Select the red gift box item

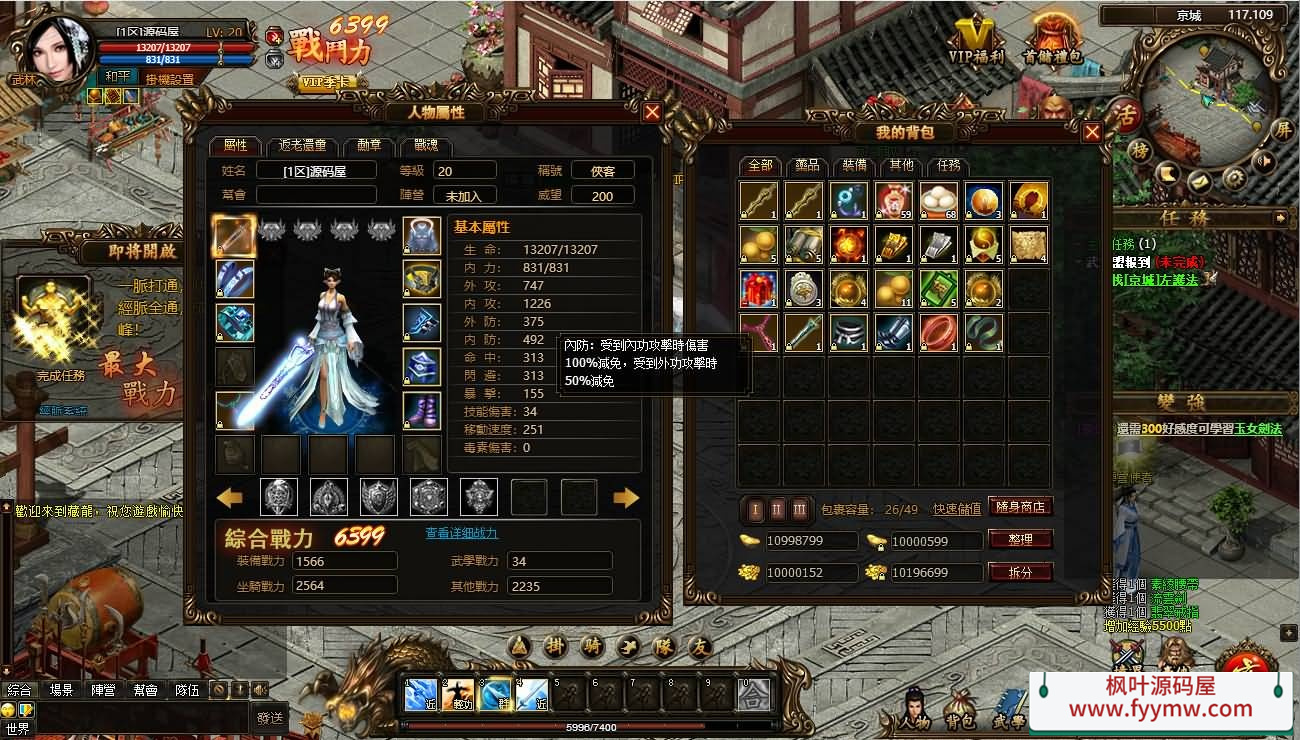(x=759, y=289)
